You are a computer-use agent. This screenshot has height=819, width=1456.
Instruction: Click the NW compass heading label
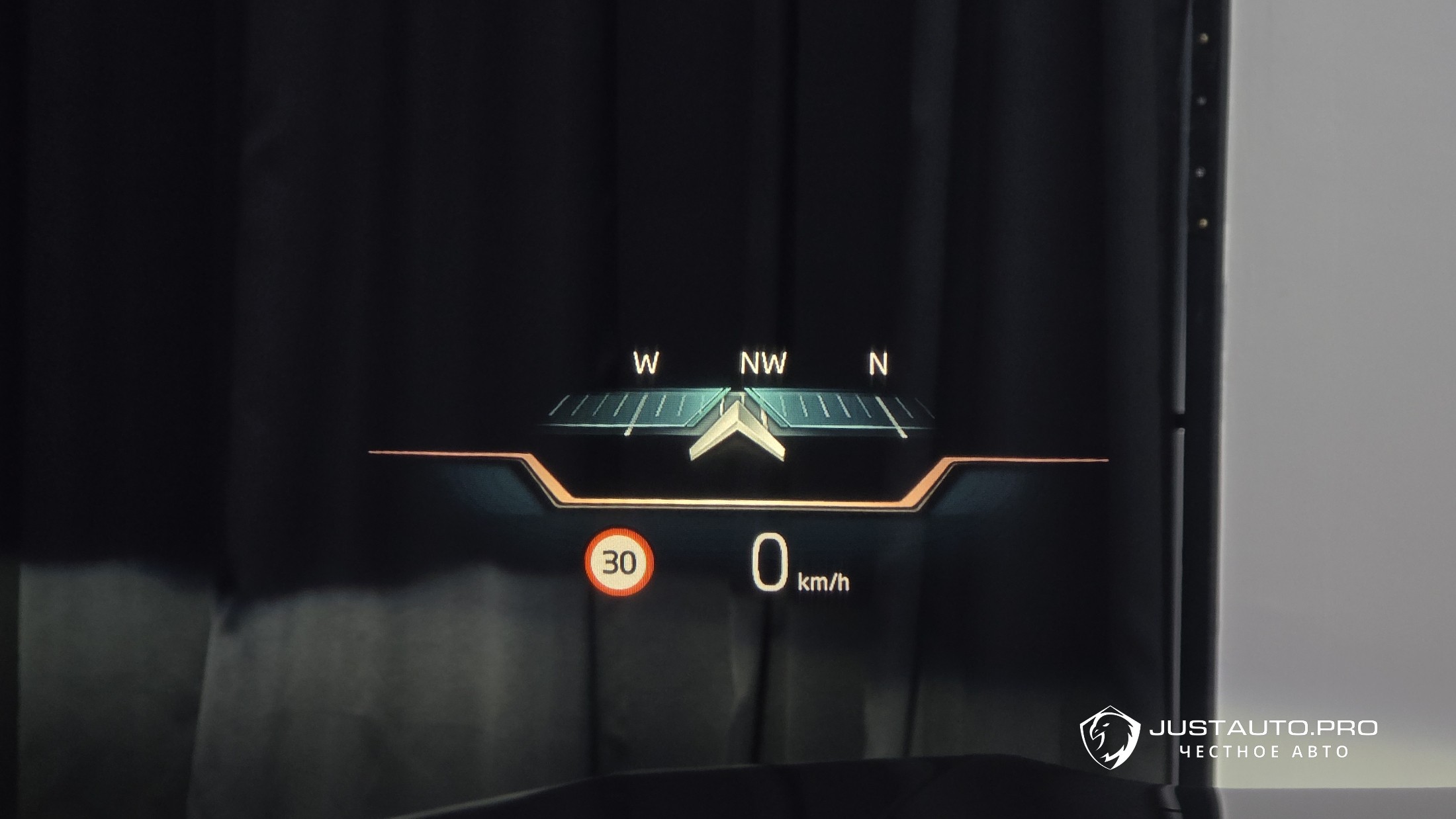(762, 363)
